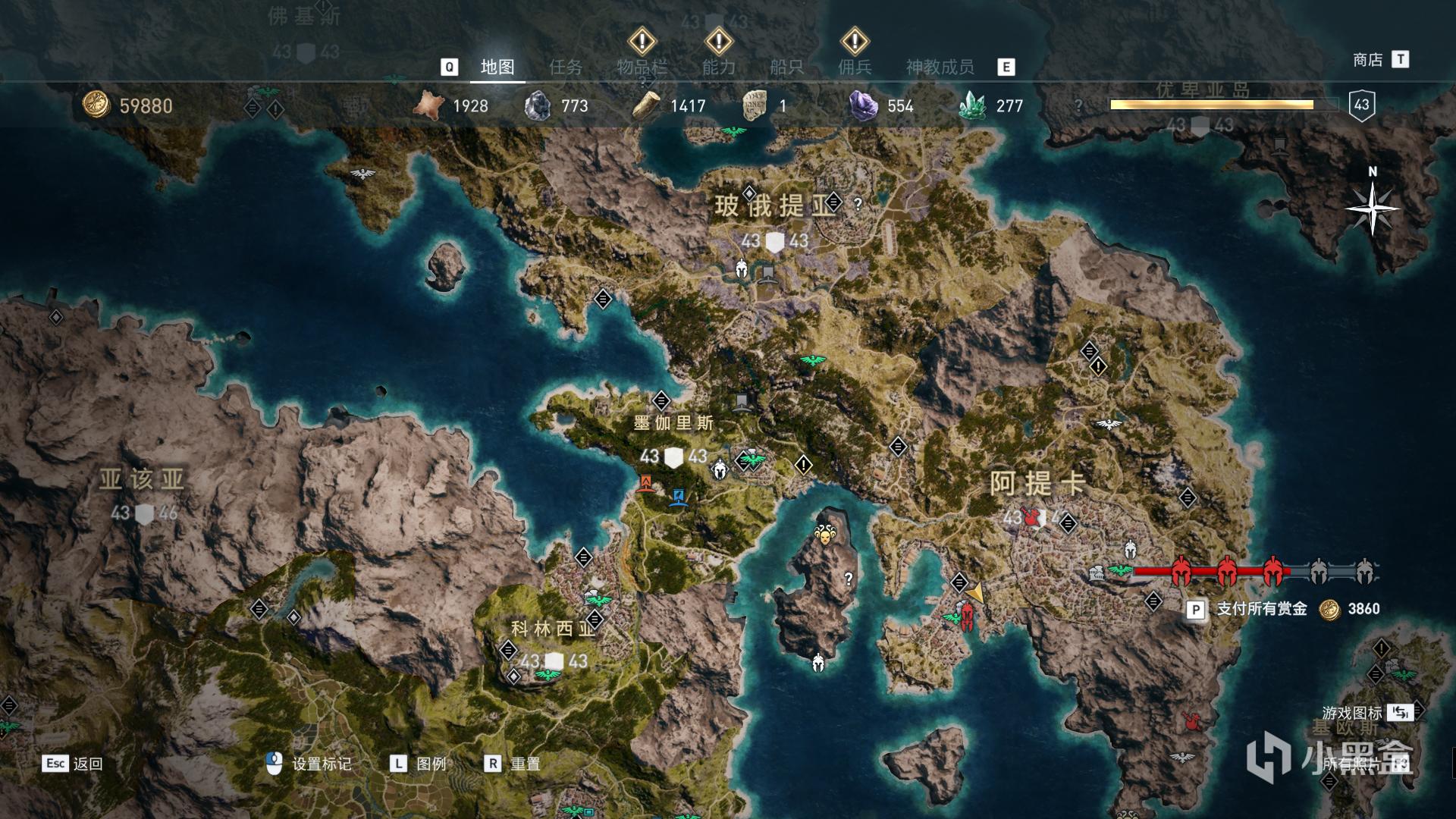This screenshot has height=819, width=1456.
Task: Click the 阿提卡 region label
Action: (x=1037, y=483)
